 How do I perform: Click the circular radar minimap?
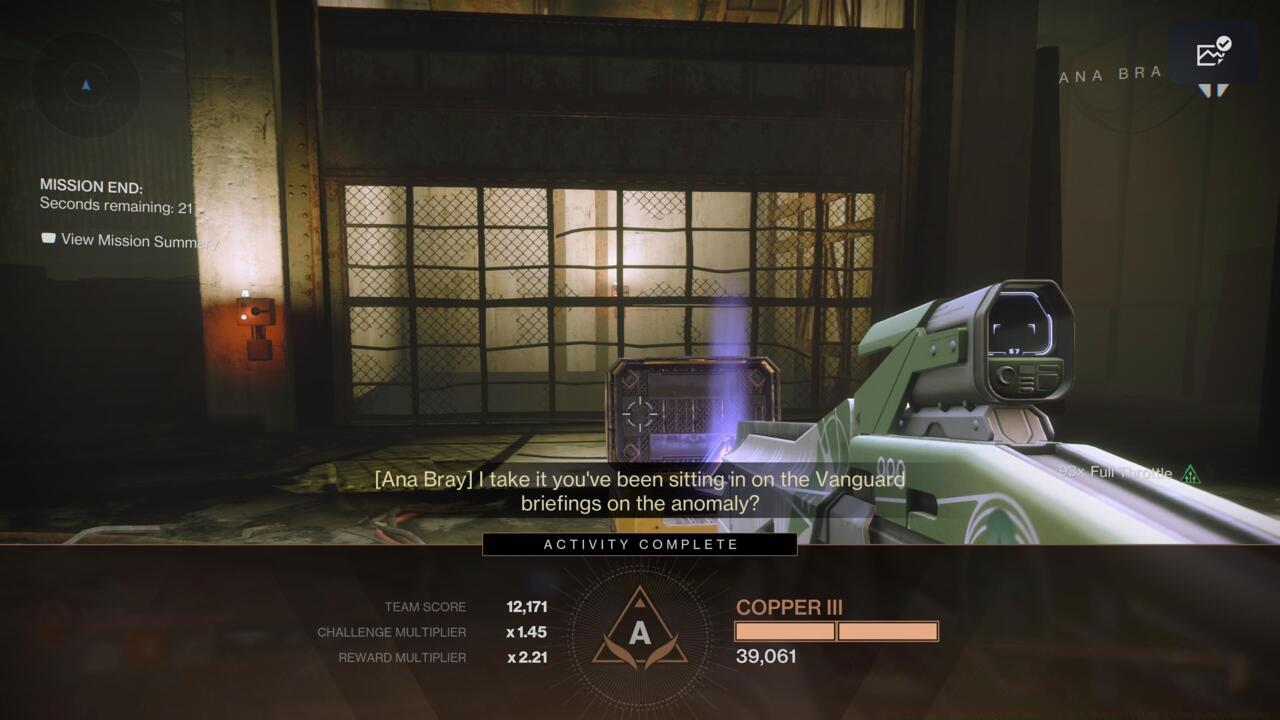[x=85, y=85]
